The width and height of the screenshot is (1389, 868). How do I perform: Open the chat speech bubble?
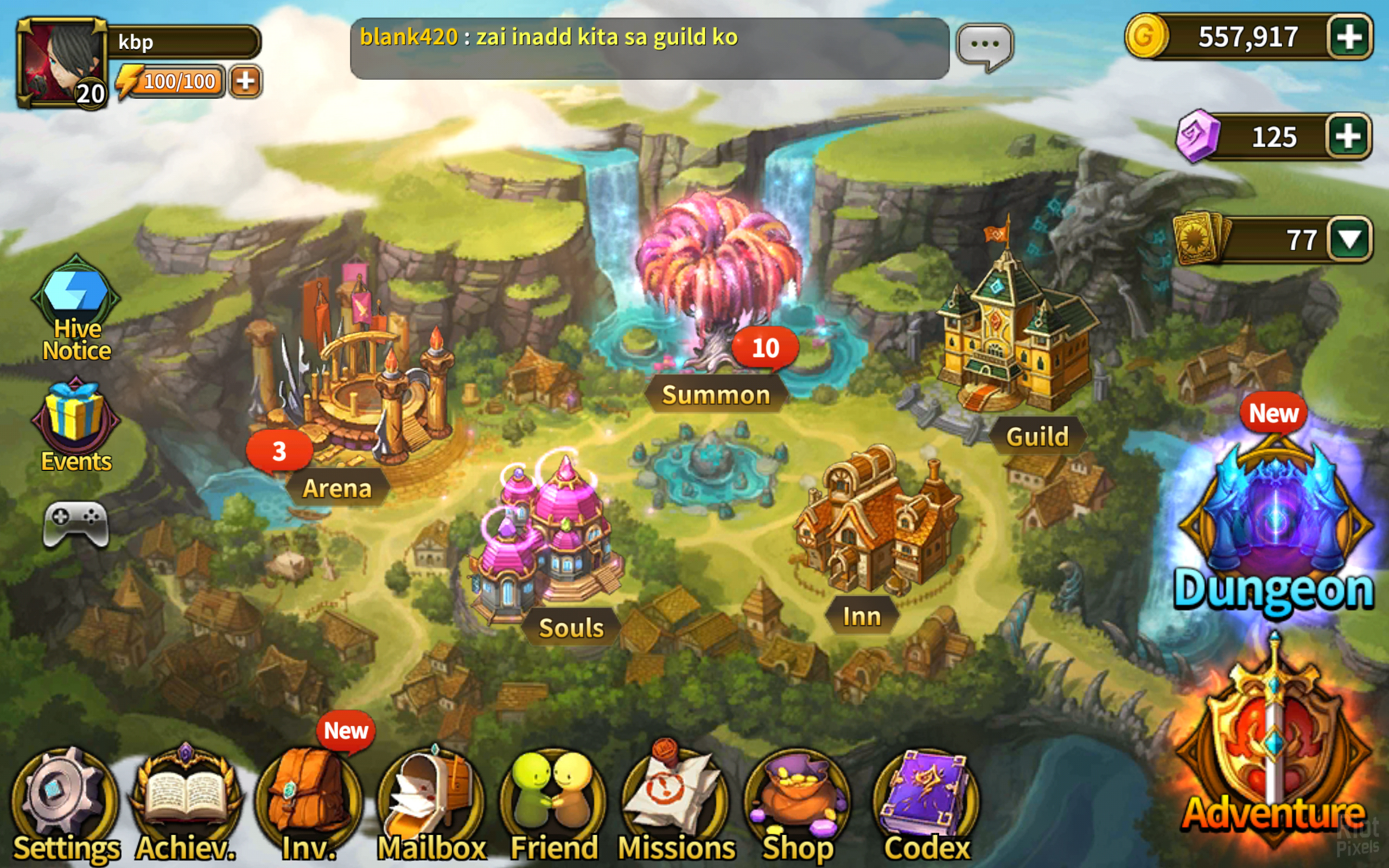[985, 46]
